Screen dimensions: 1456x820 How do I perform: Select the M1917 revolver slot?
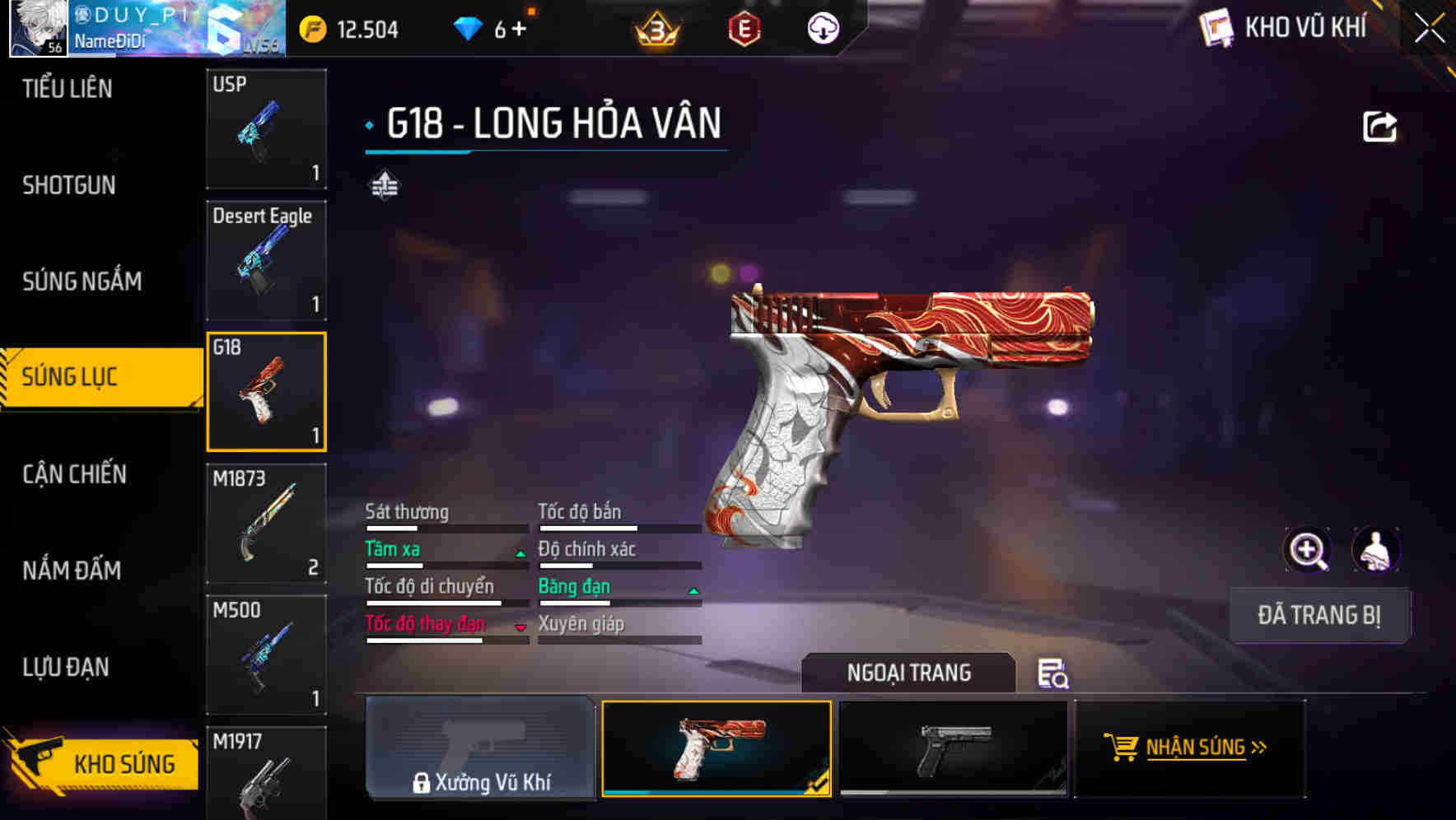coord(266,774)
